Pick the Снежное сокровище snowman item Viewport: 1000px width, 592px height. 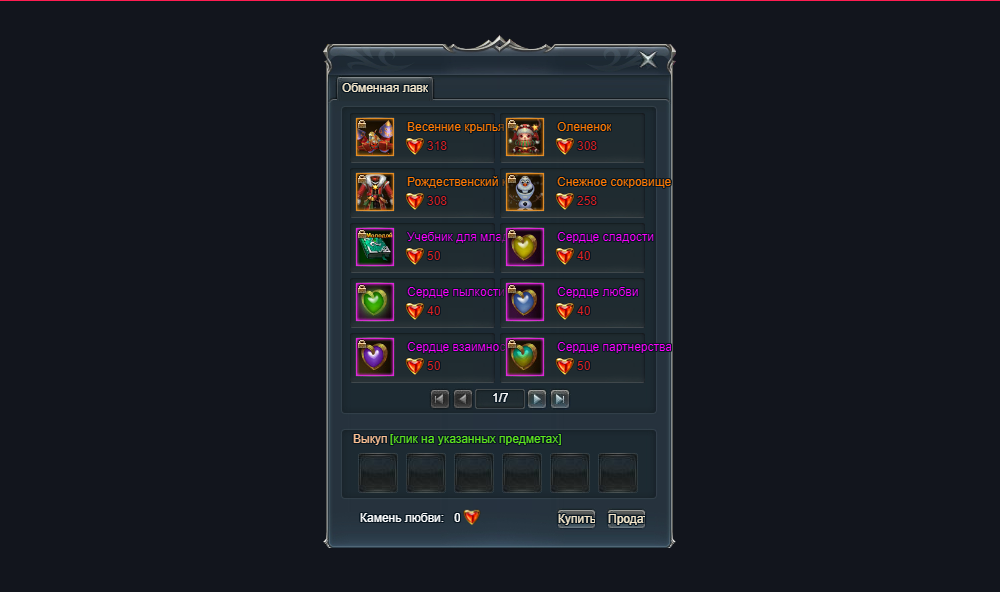pos(525,192)
